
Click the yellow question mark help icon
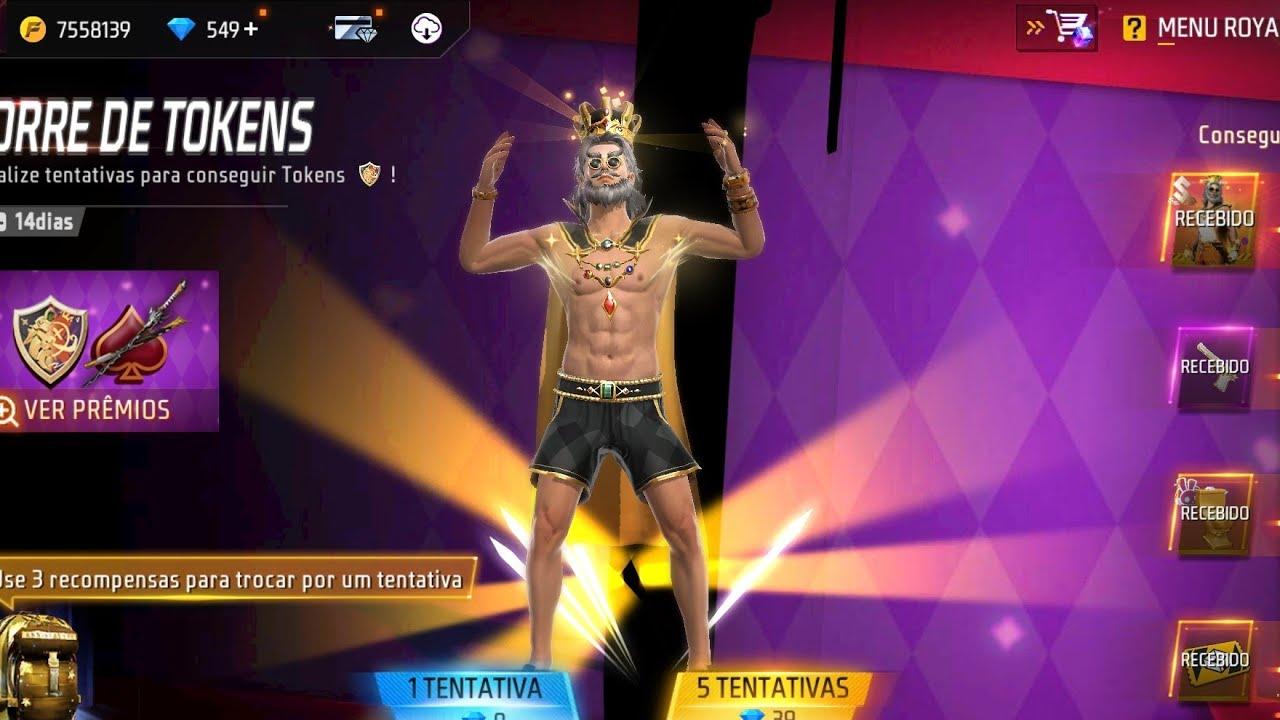1135,27
